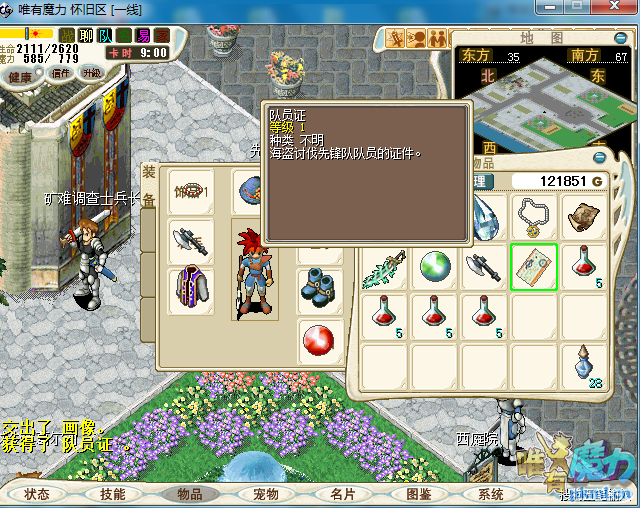640x508 pixels.
Task: Click the equipped axe weapon slot
Action: (188, 238)
